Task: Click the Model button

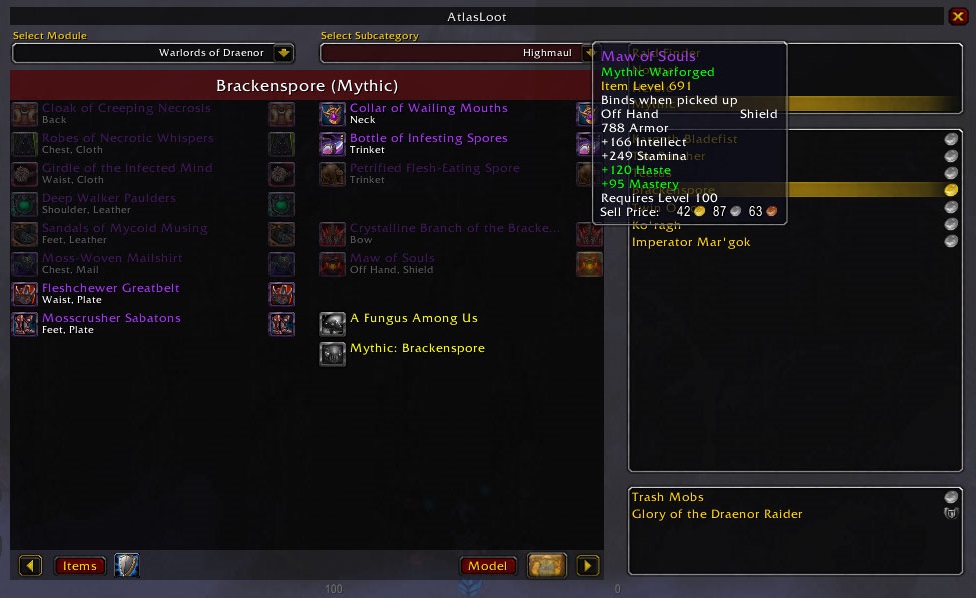Action: click(x=487, y=566)
